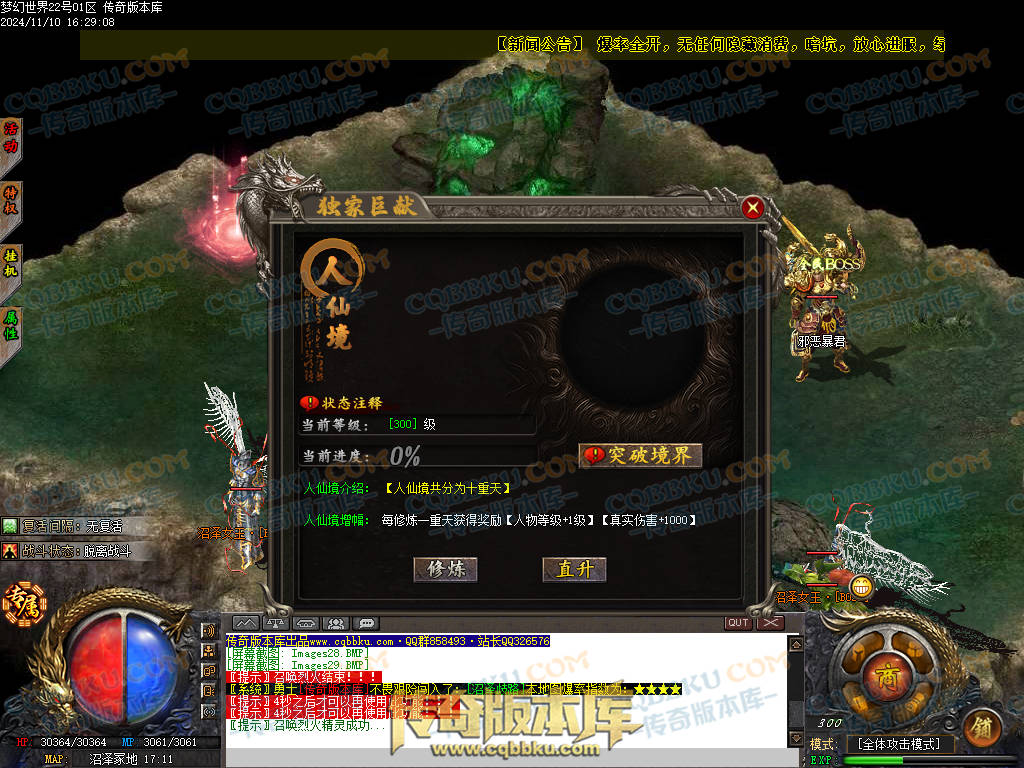Click the smiley emoji button

tap(861, 587)
